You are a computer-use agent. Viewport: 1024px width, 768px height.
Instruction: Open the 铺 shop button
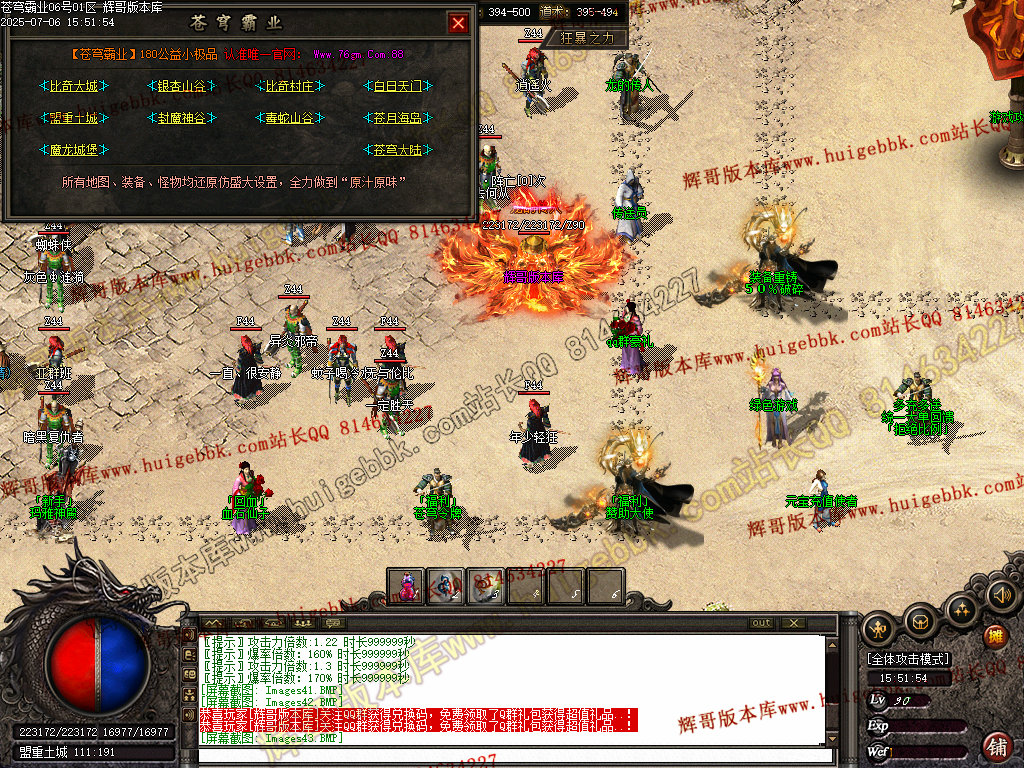pos(996,746)
